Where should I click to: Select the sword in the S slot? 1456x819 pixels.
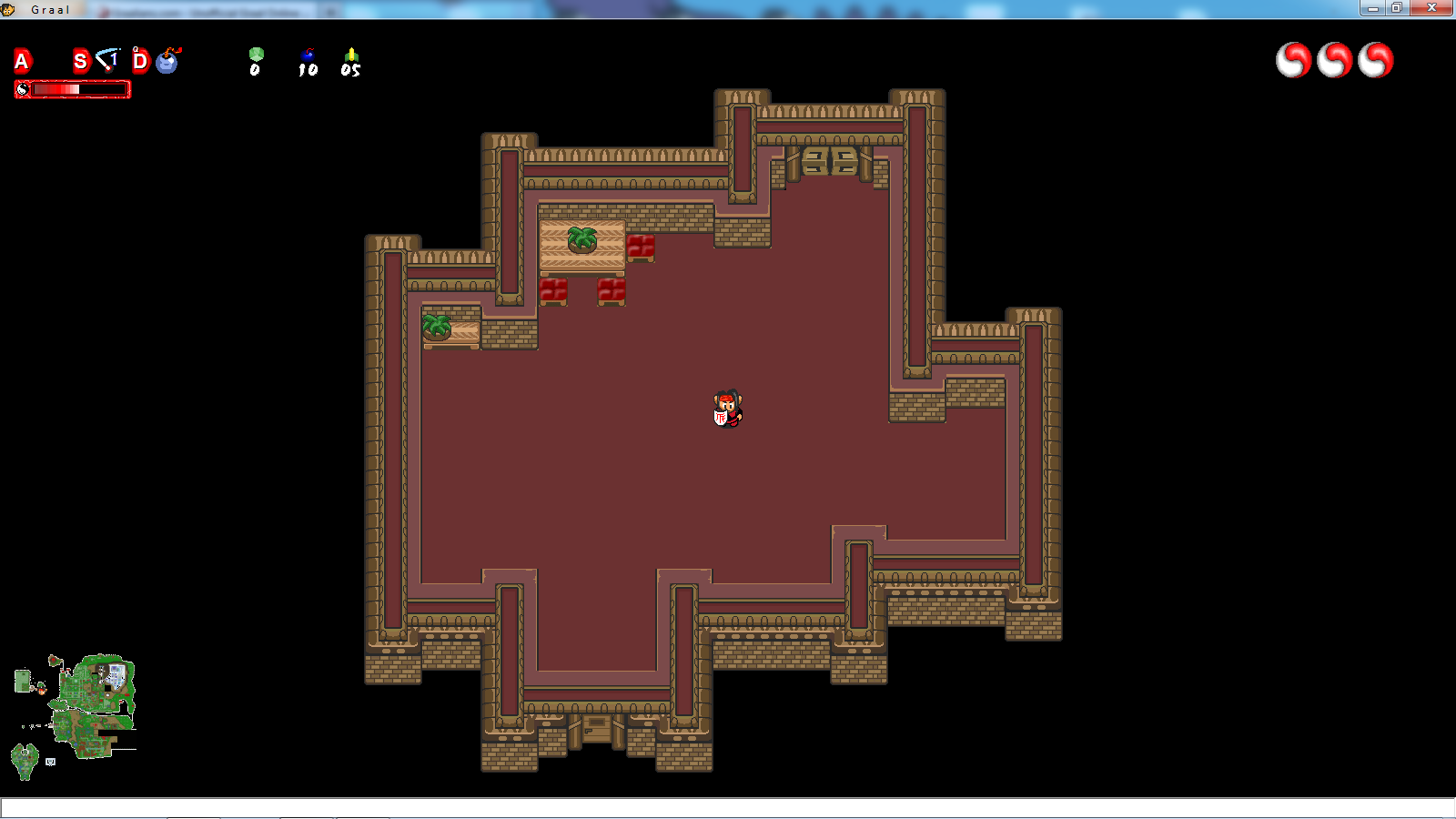coord(107,60)
